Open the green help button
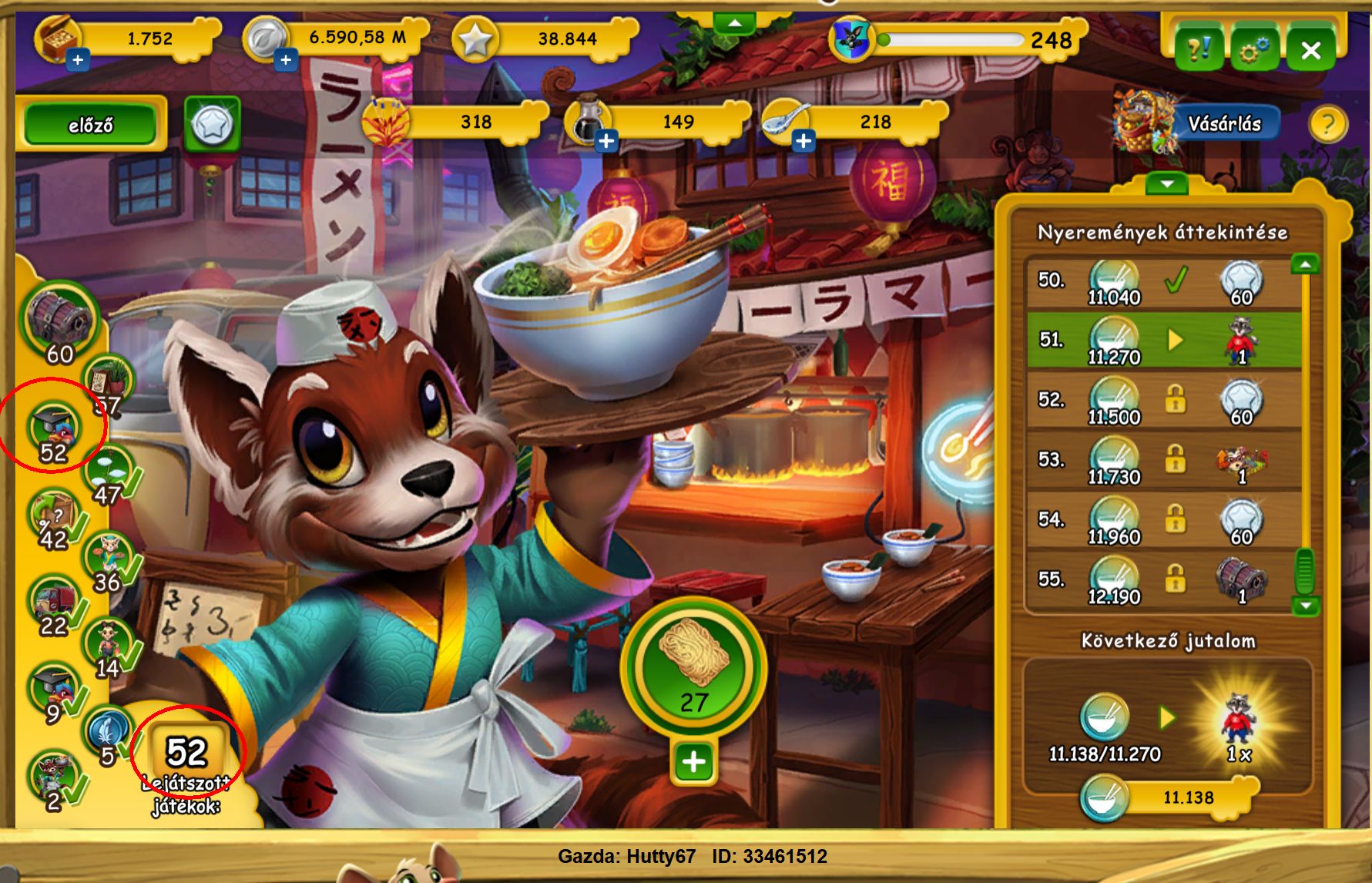The height and width of the screenshot is (883, 1372). [1199, 51]
